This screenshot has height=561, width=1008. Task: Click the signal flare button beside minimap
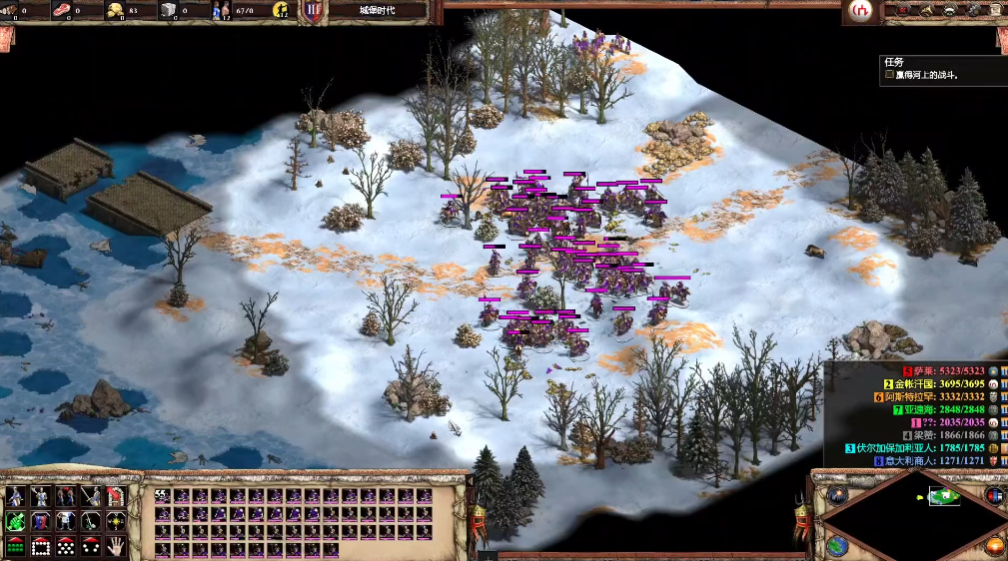[x=837, y=496]
